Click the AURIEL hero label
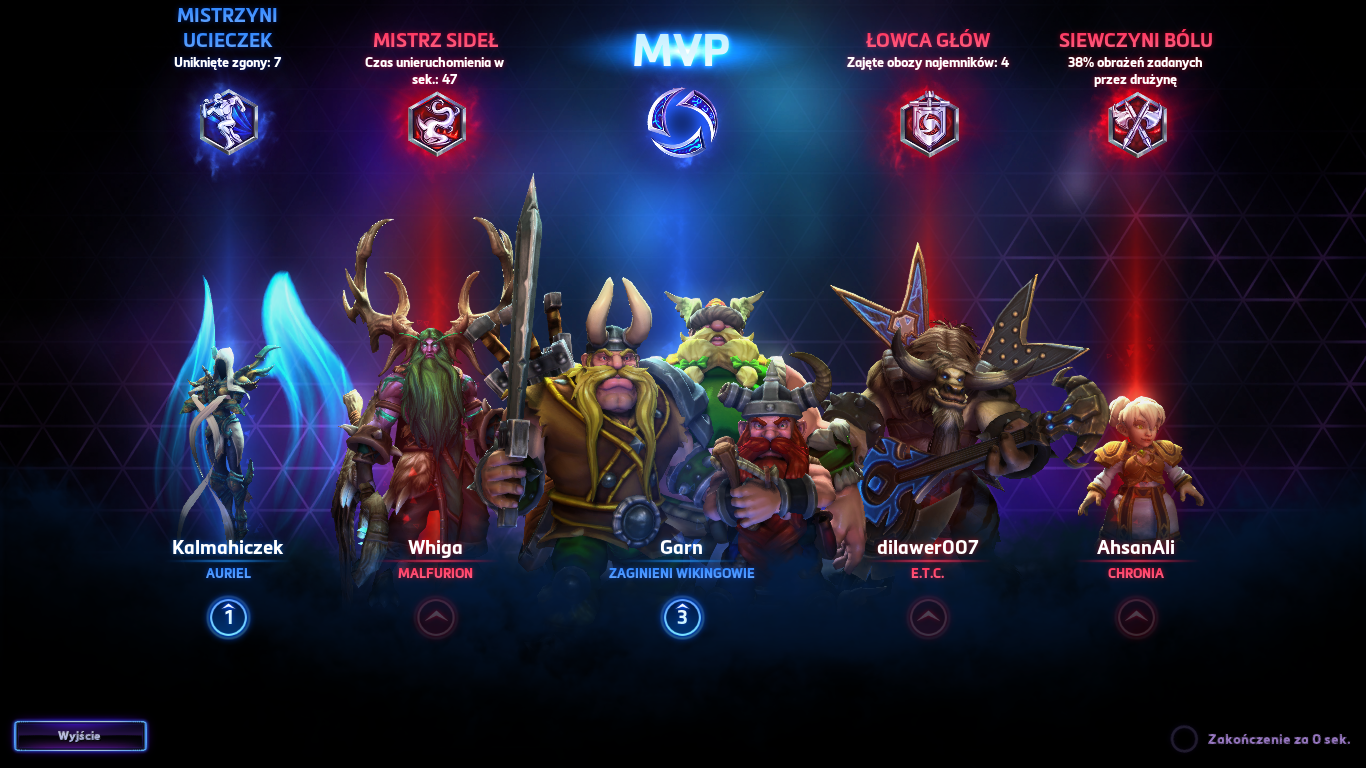1366x768 pixels. pos(227,573)
